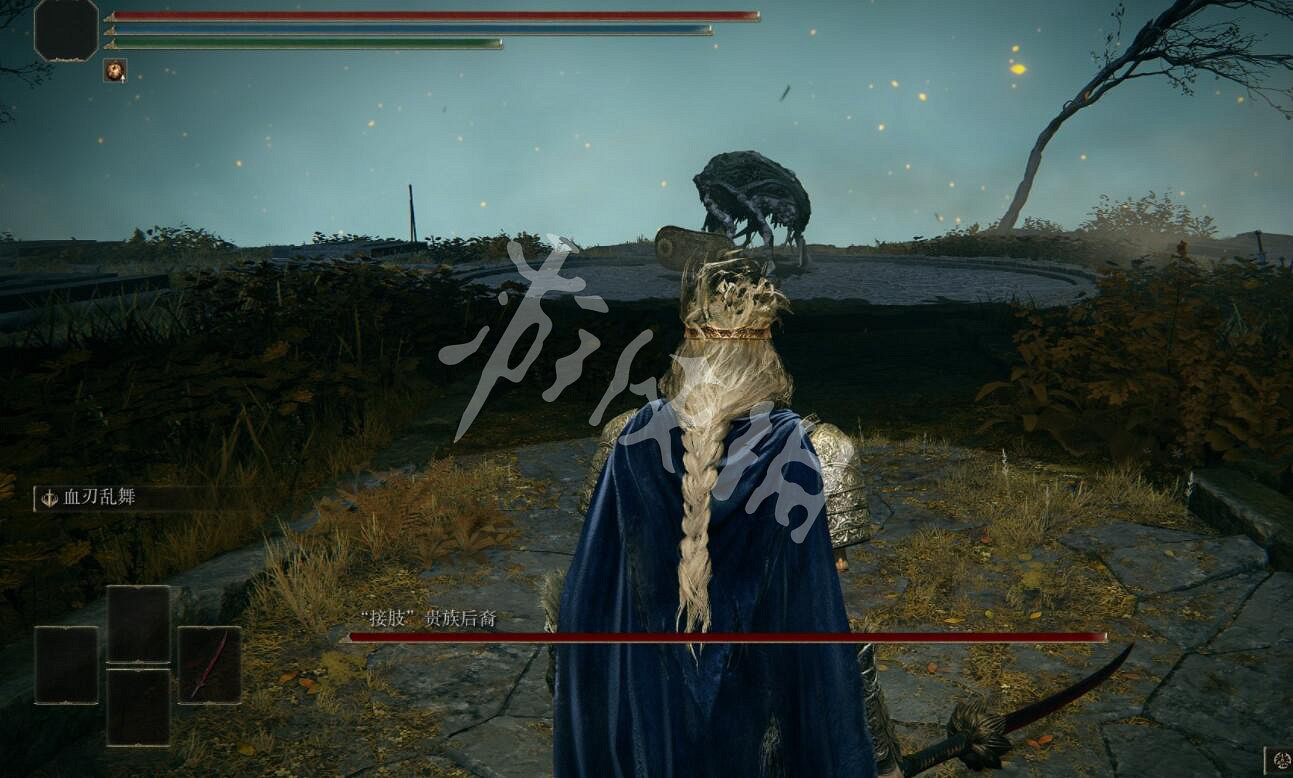Screen dimensions: 1293x778
Task: Select the bottom consumable item slot
Action: coord(139,705)
